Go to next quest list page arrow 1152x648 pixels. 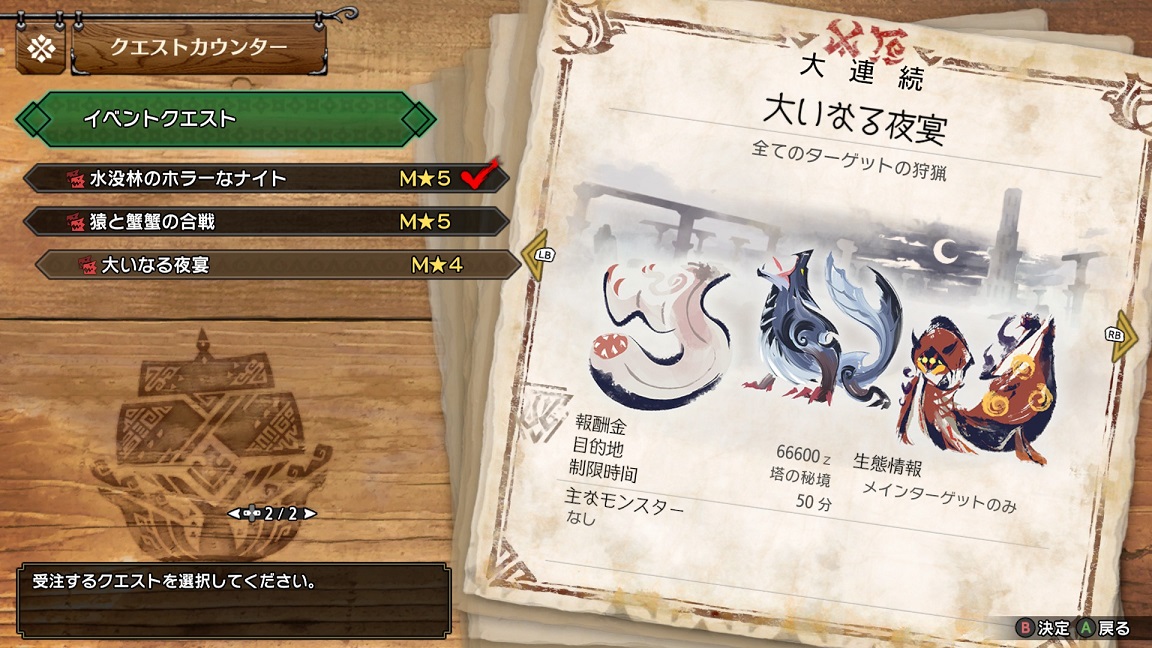click(311, 514)
